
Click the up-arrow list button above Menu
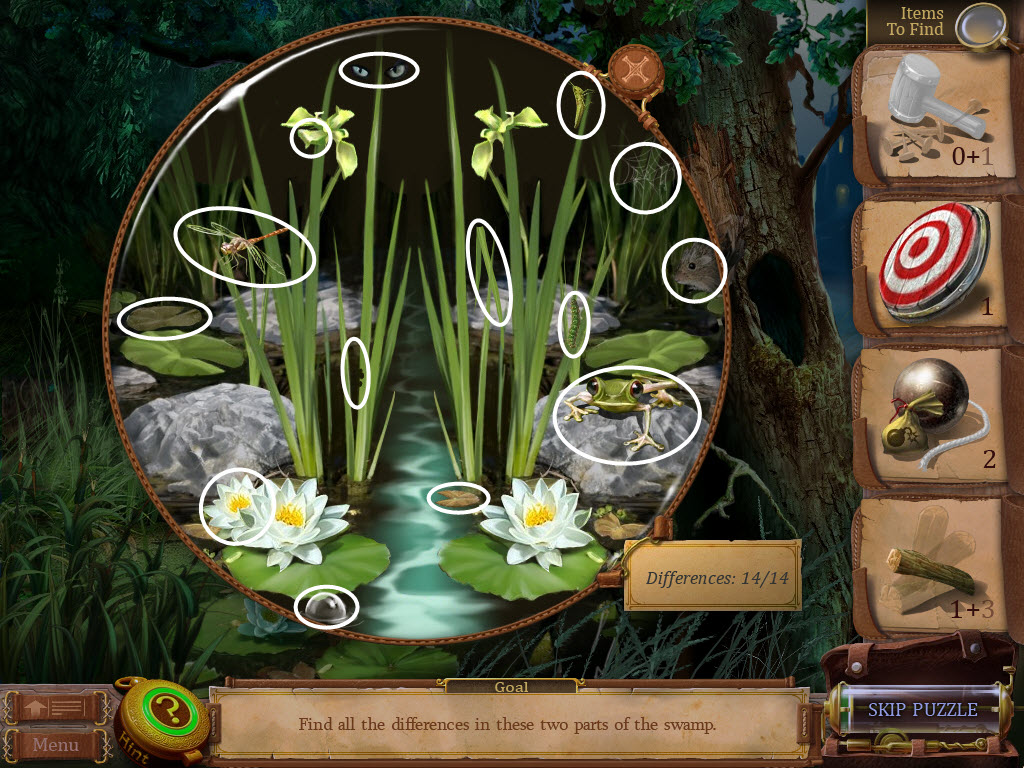click(55, 709)
